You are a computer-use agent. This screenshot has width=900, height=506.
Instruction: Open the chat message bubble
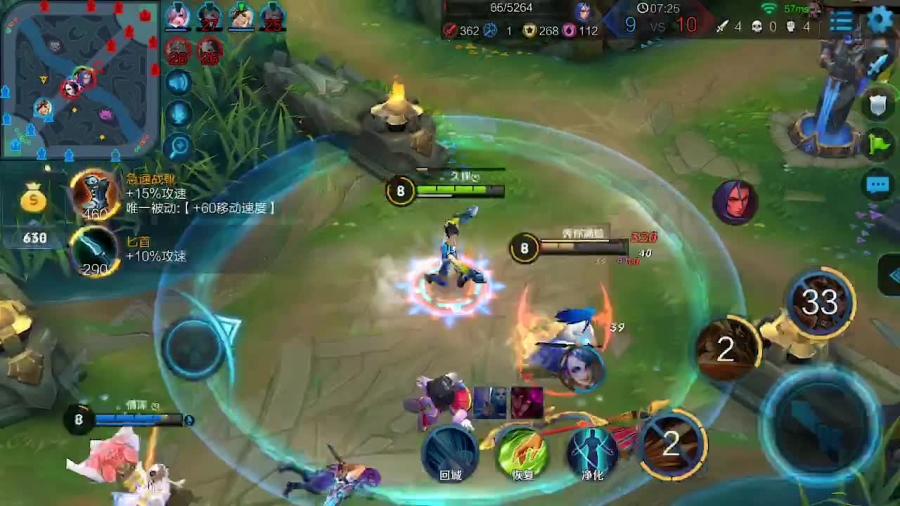click(x=877, y=184)
